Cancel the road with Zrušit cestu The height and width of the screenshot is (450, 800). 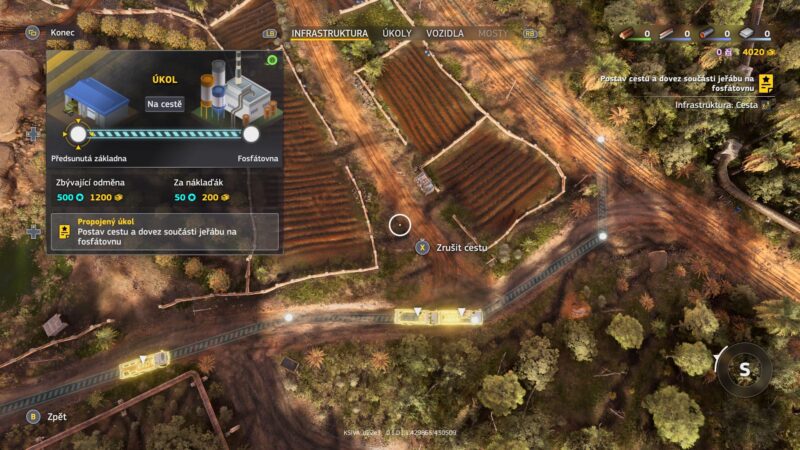pos(462,246)
